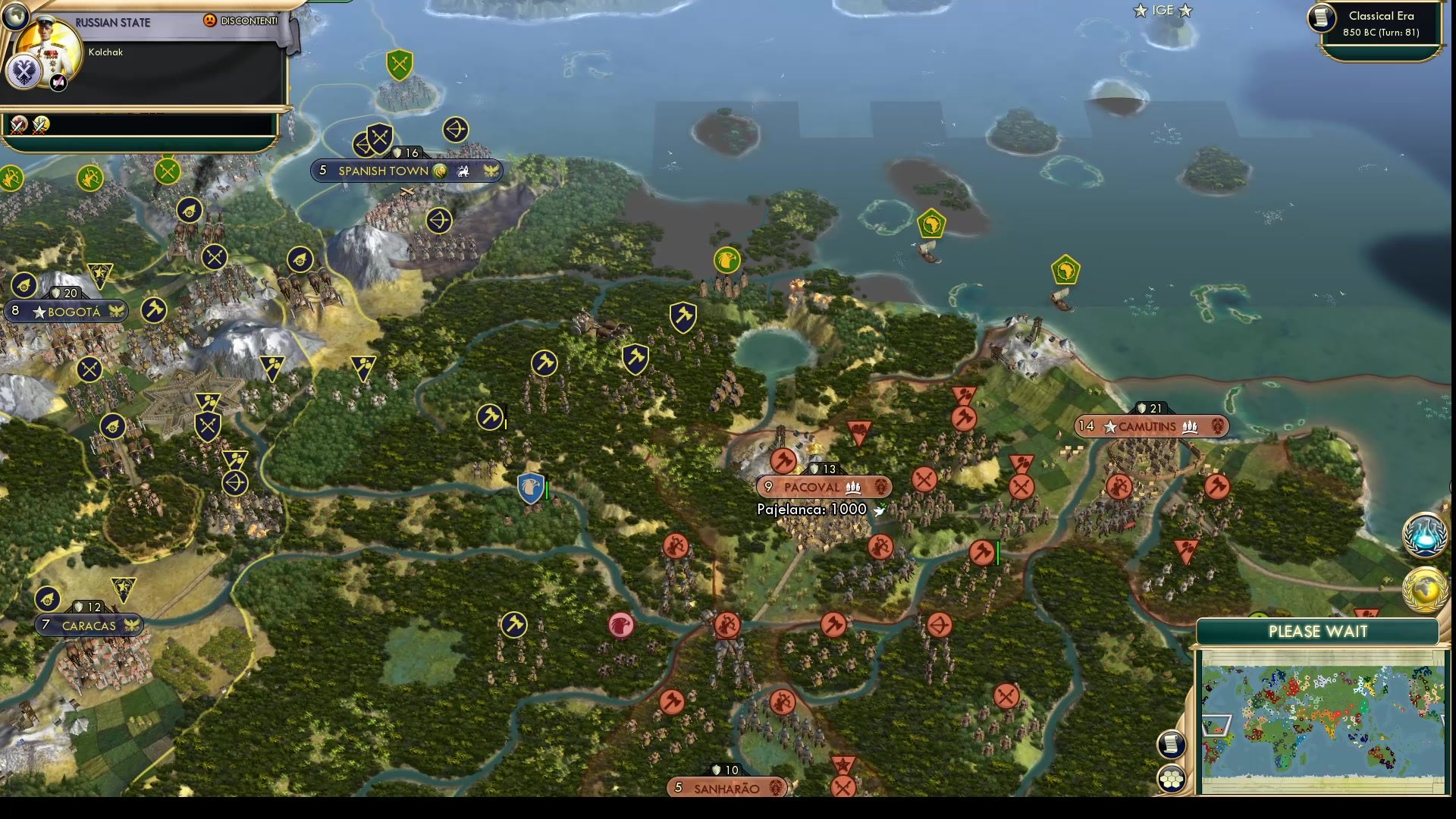Open the Classical Era turn counter panel
This screenshot has height=819, width=1456.
[1379, 23]
